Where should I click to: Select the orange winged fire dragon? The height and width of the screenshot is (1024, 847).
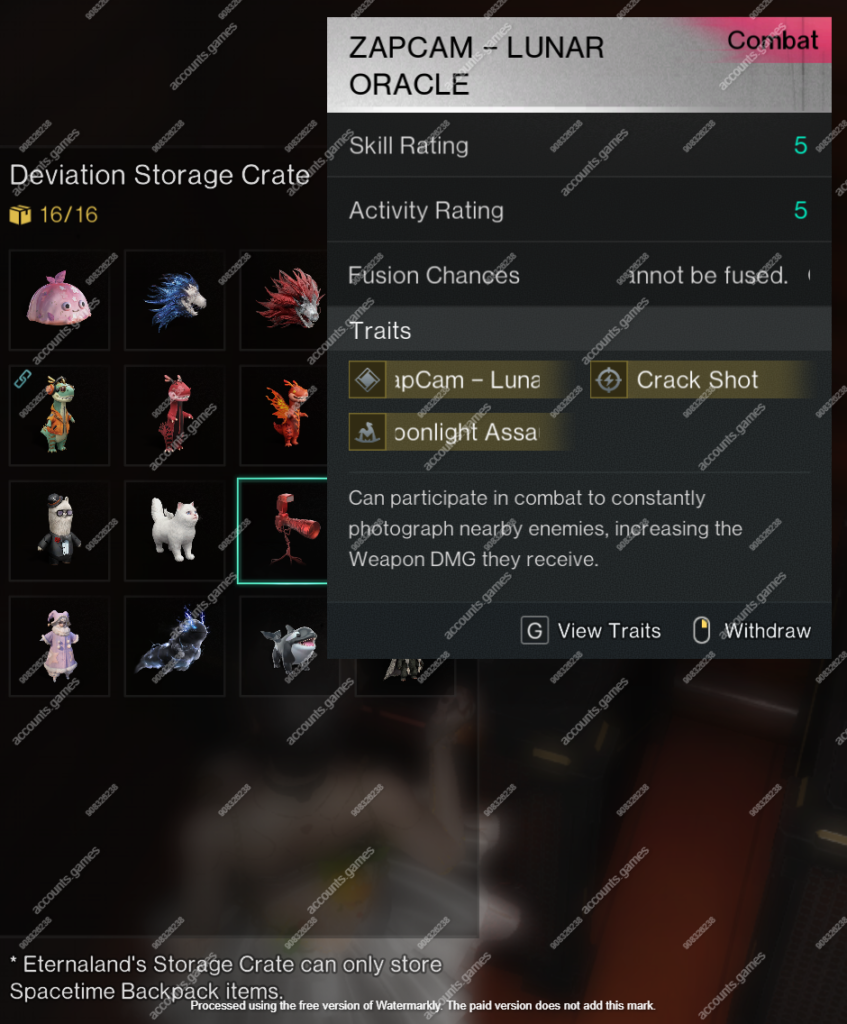coord(287,415)
